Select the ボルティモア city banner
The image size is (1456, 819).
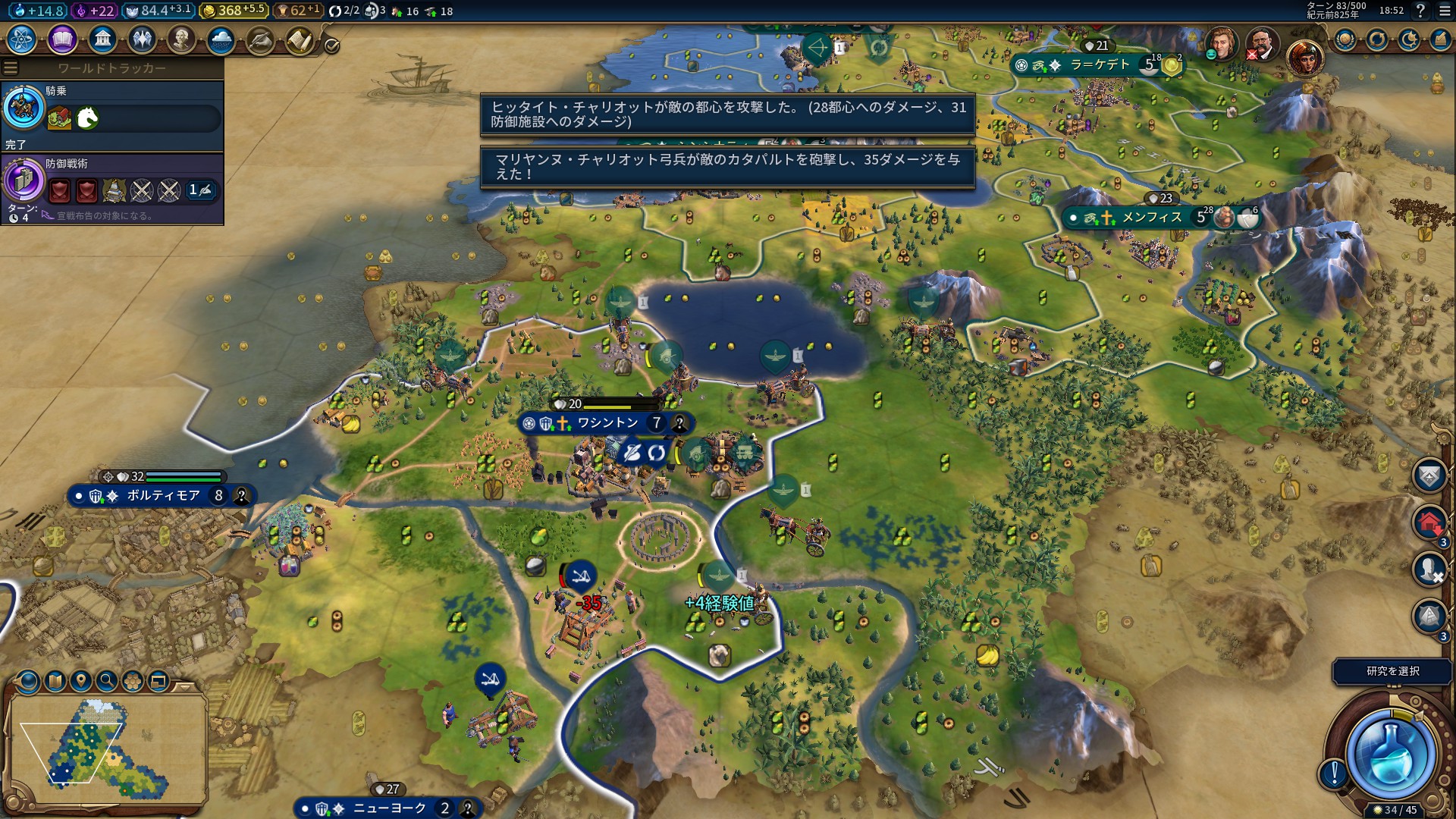162,496
